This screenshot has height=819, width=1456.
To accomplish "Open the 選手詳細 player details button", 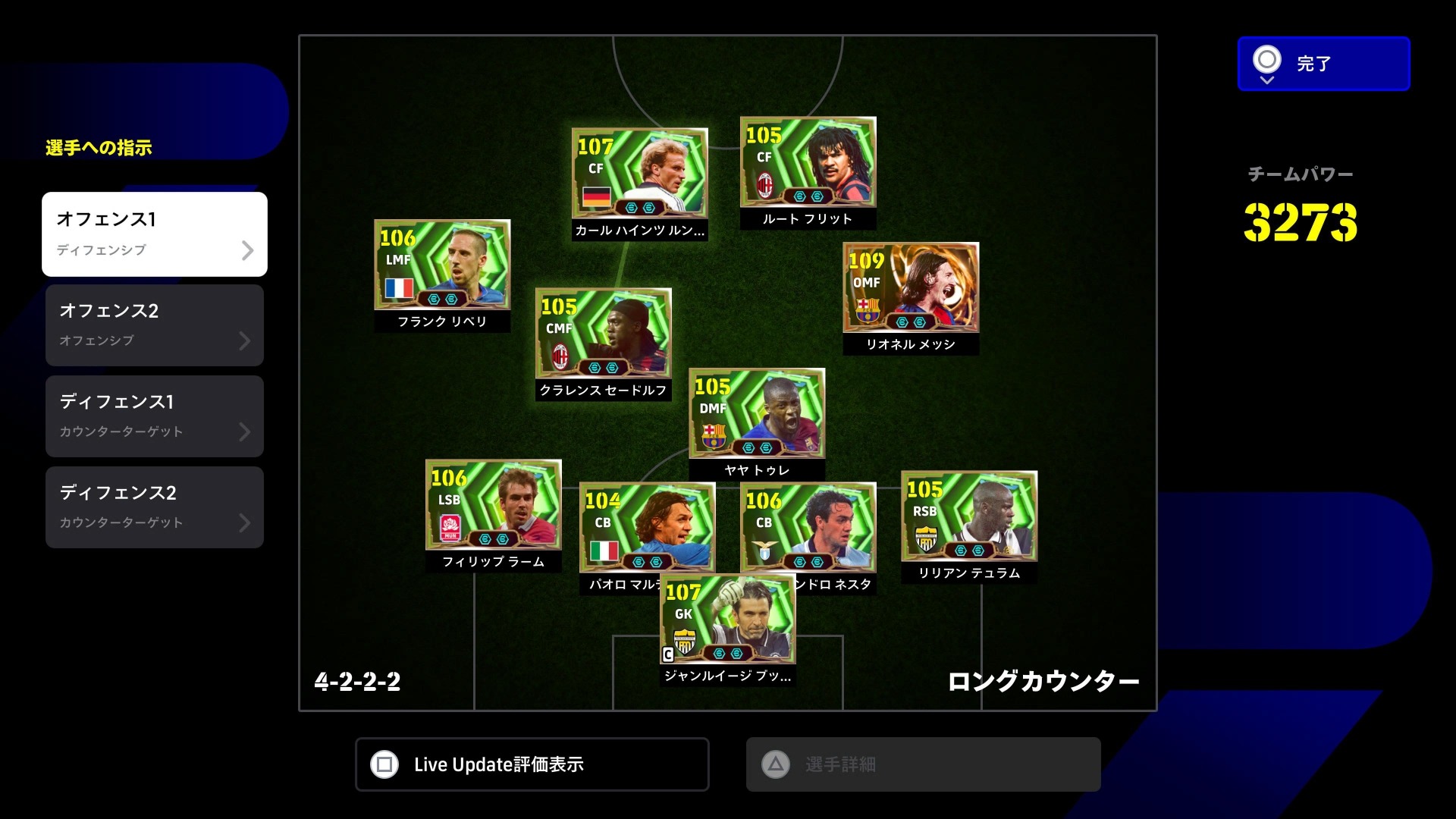I will [x=923, y=764].
